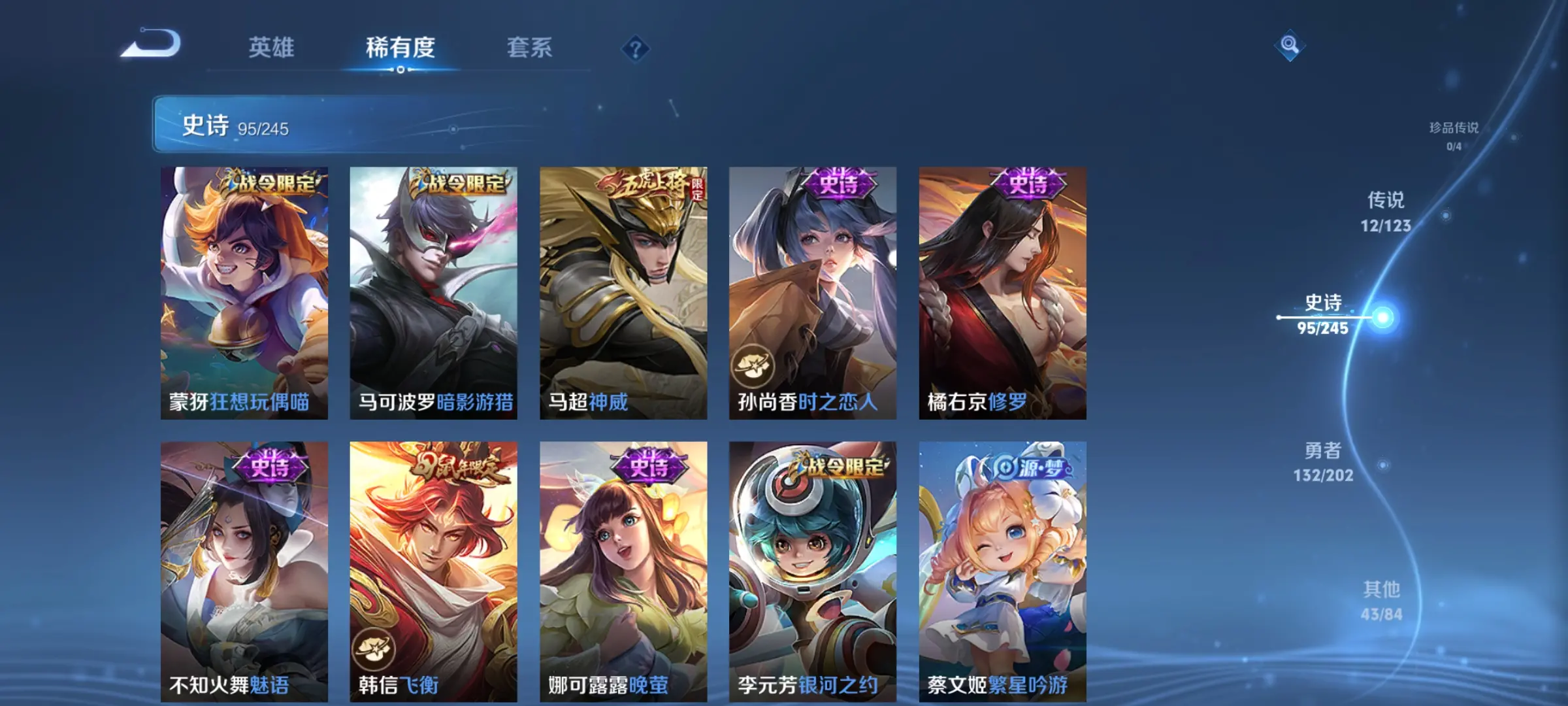Open the 不知火舞 魅语 skin card

click(244, 571)
